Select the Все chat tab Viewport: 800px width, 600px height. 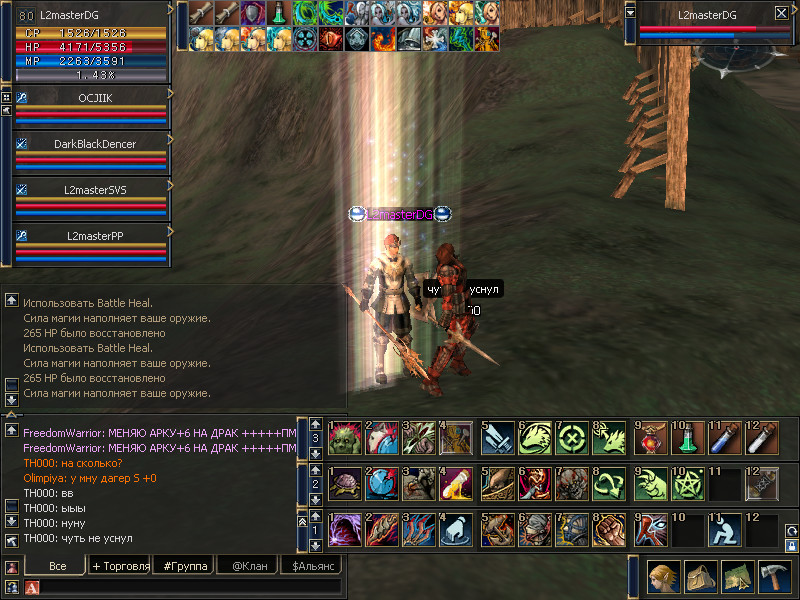tap(57, 566)
